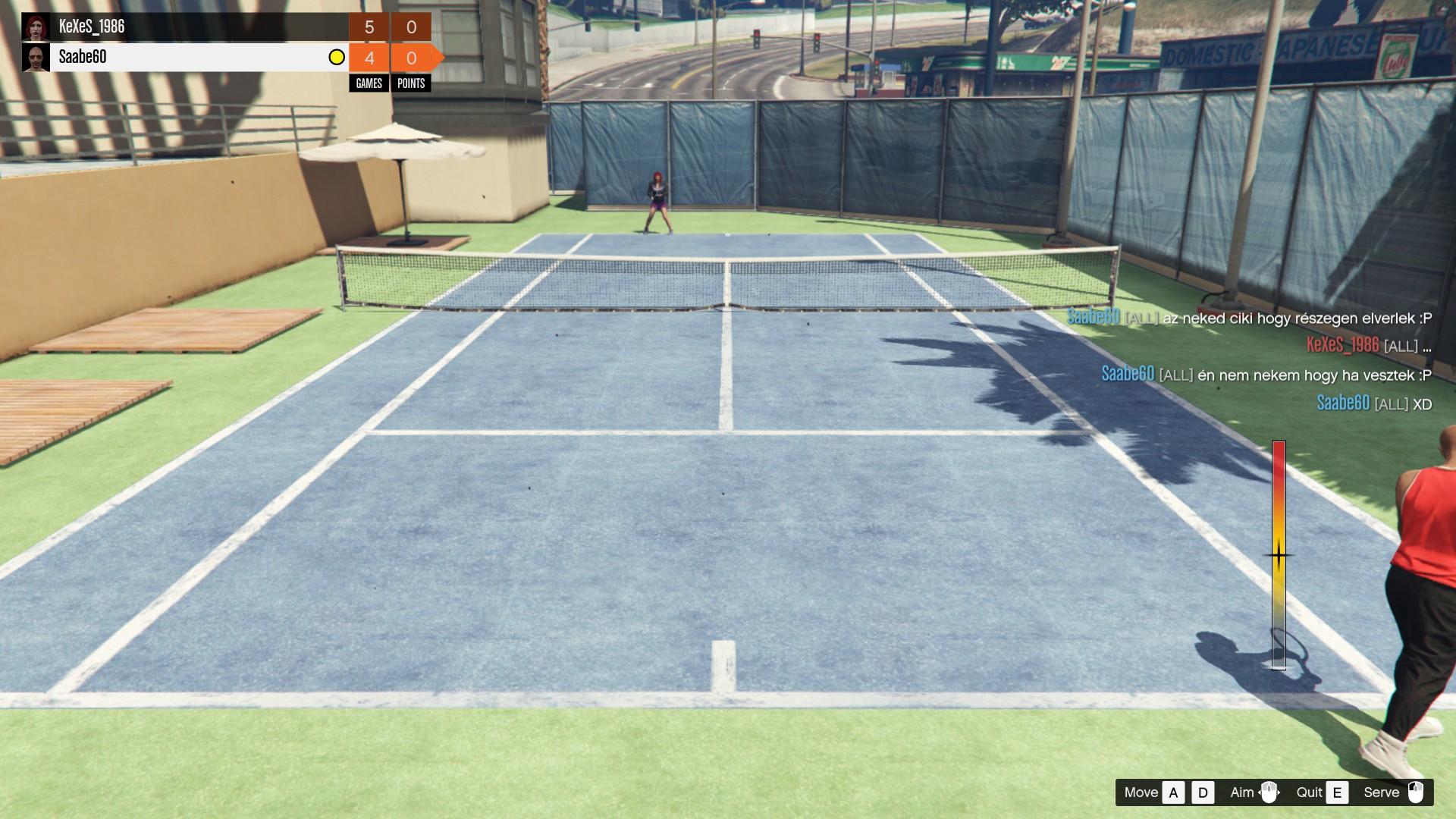Click the chat message about "részegen elverlek"
The width and height of the screenshot is (1456, 819).
(x=1249, y=318)
